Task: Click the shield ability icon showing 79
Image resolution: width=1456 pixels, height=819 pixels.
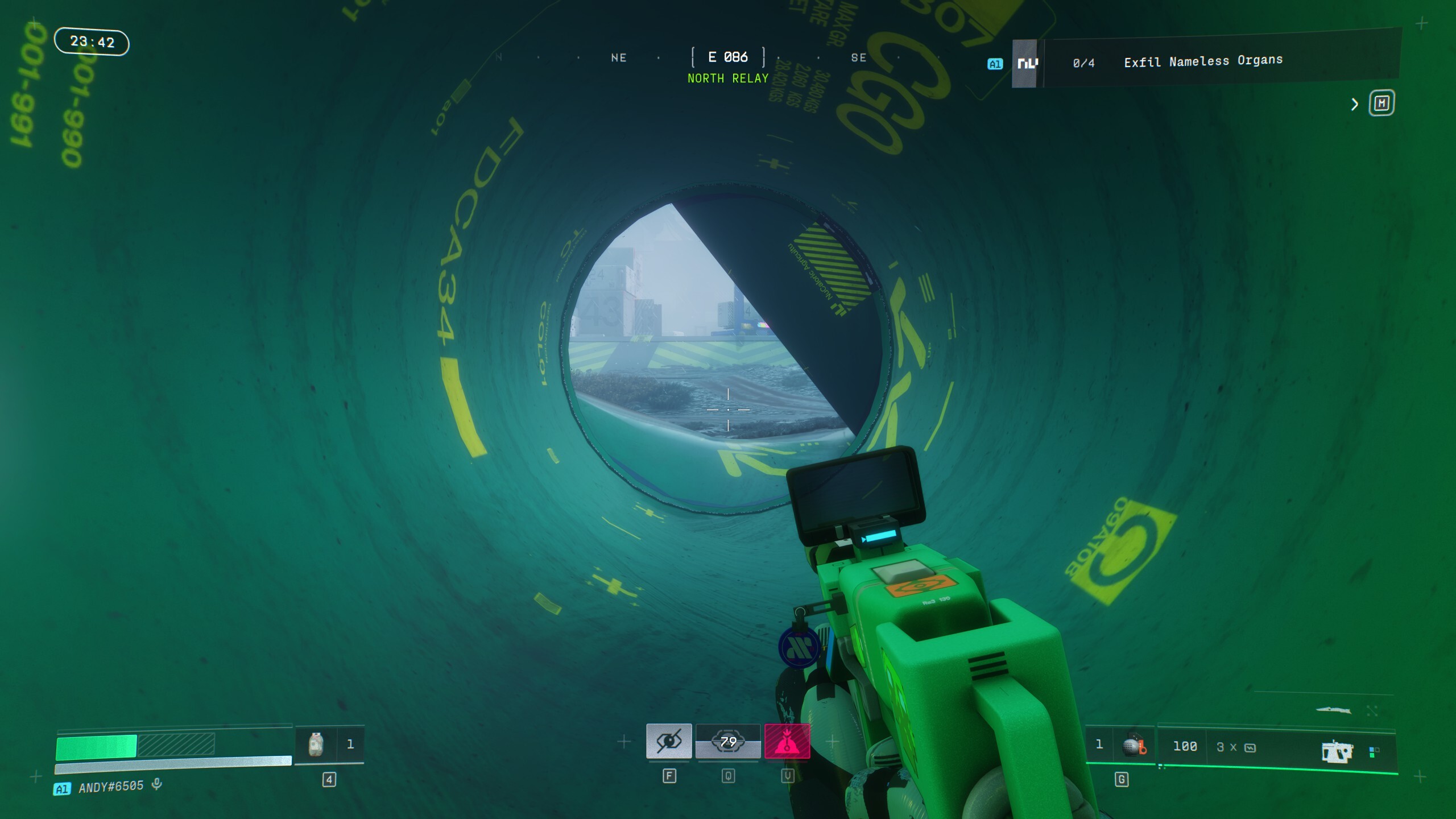Action: click(729, 742)
